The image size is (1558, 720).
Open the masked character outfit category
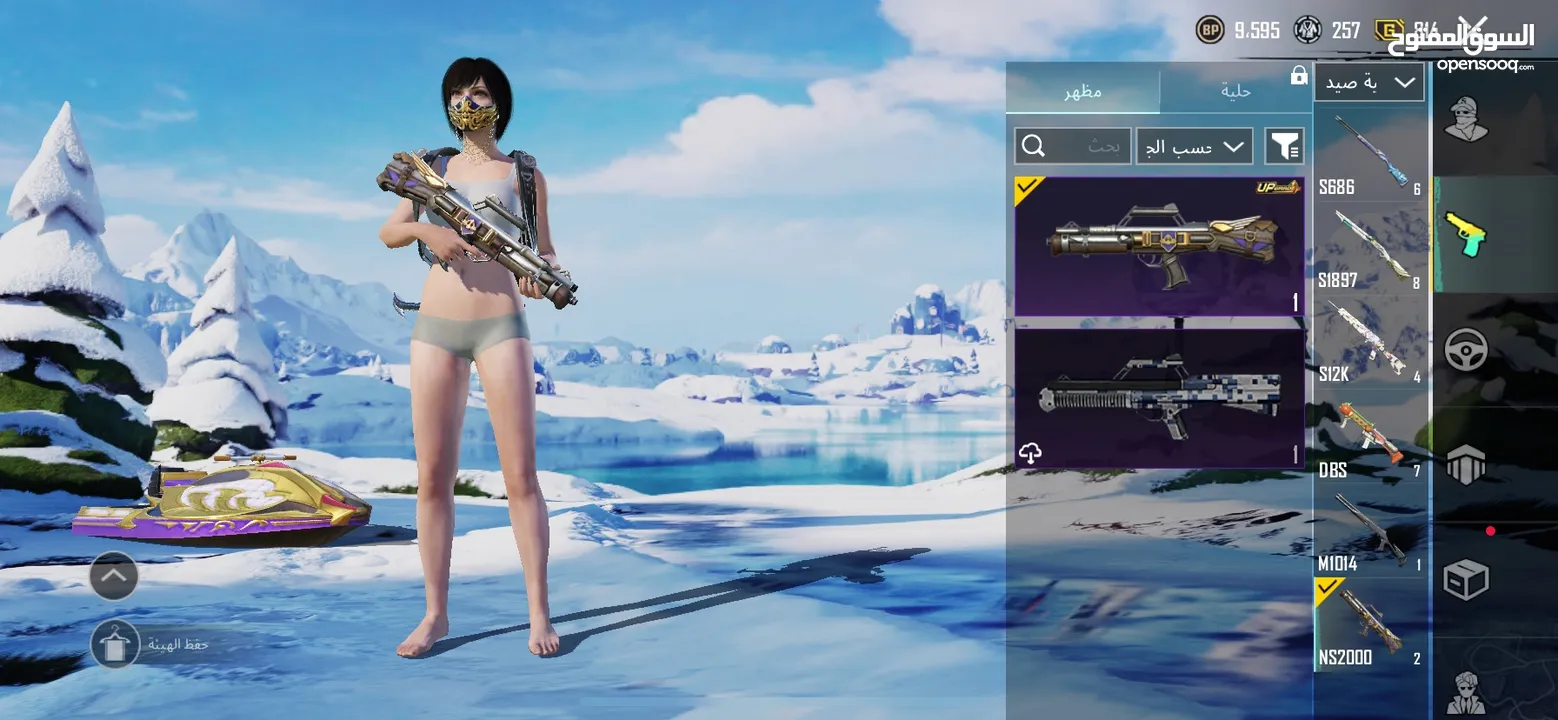(x=1466, y=120)
